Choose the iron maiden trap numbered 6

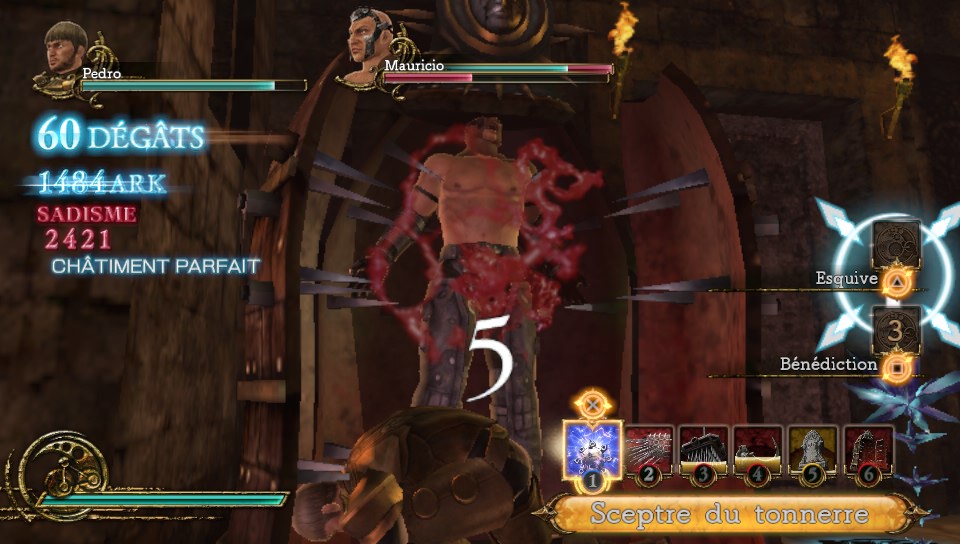click(867, 450)
